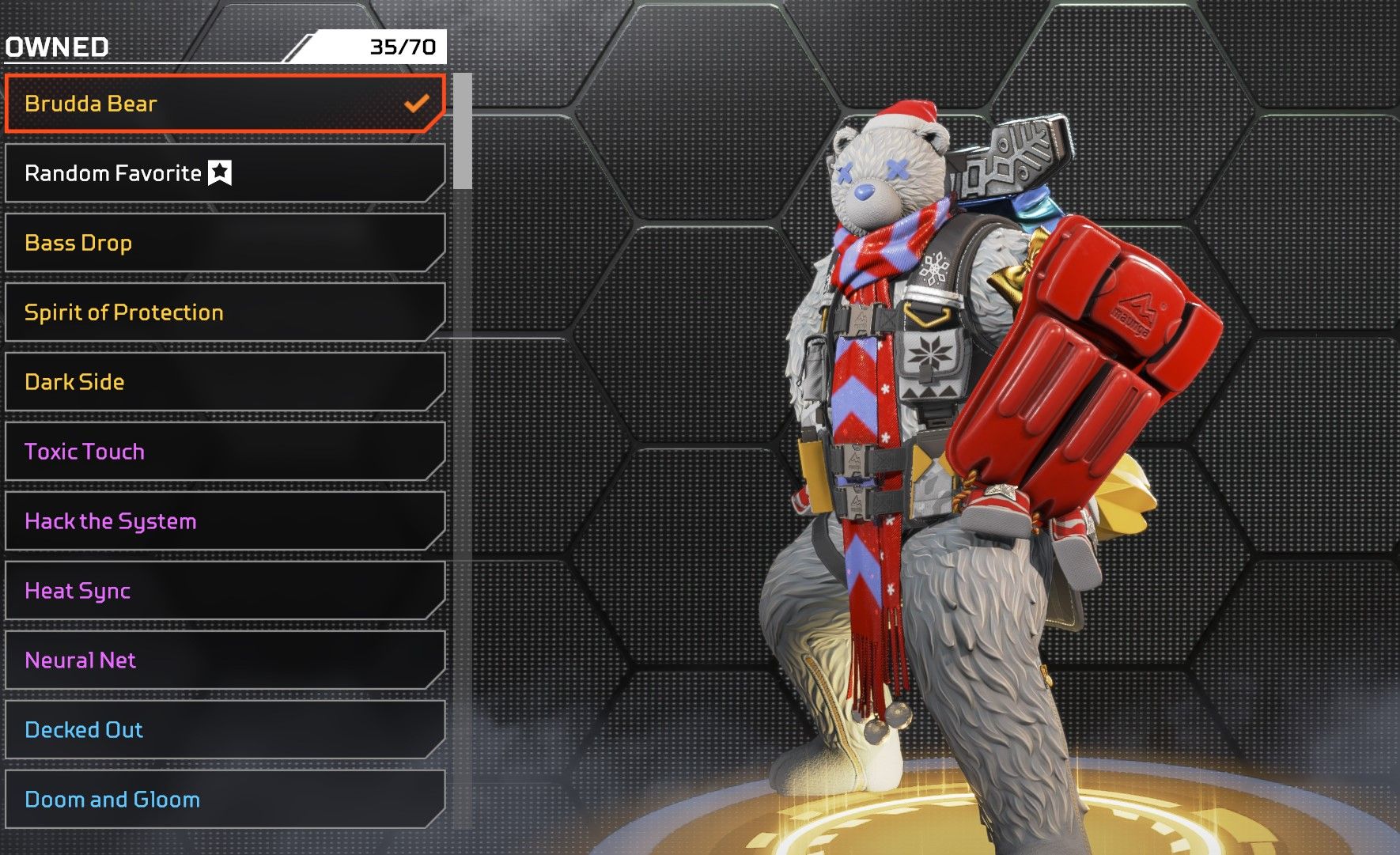Viewport: 1400px width, 855px height.
Task: Select the Brudda Bear skin
Action: coord(225,104)
